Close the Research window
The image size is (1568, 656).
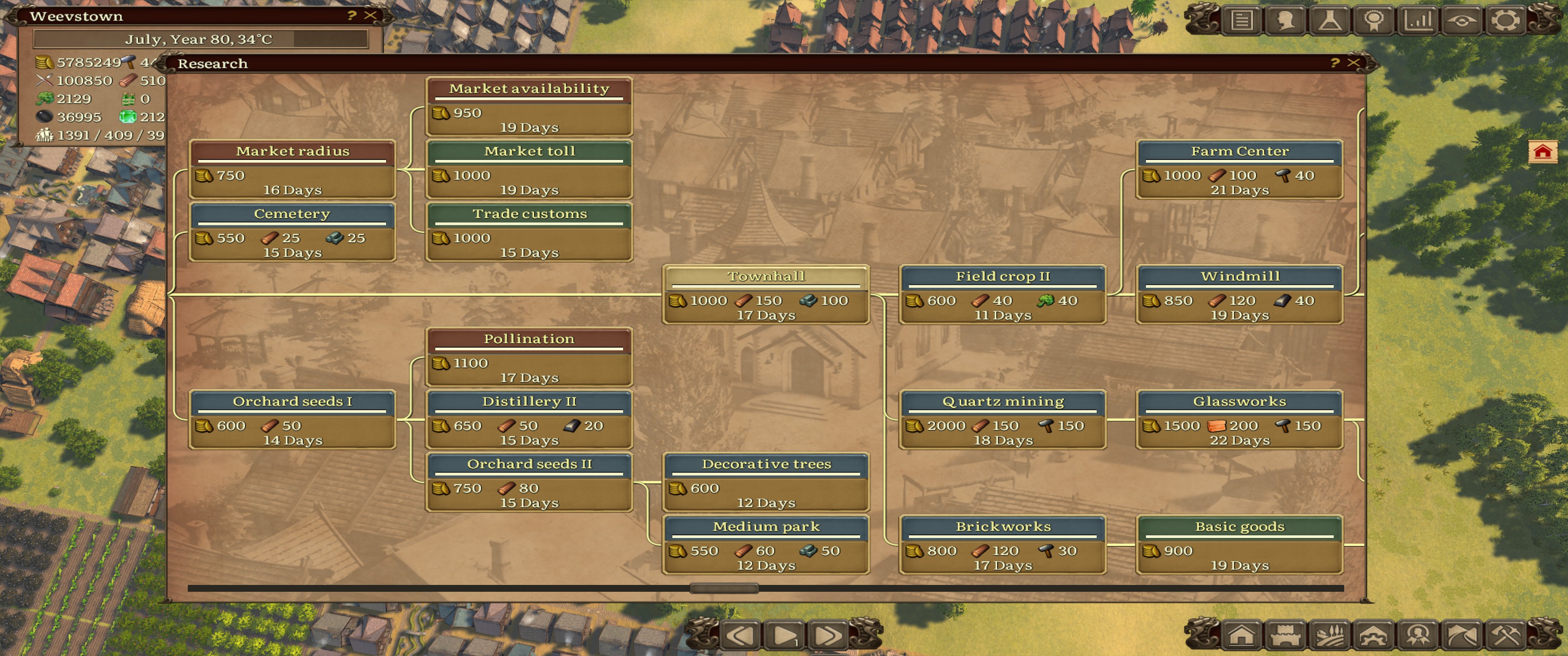click(x=1353, y=63)
